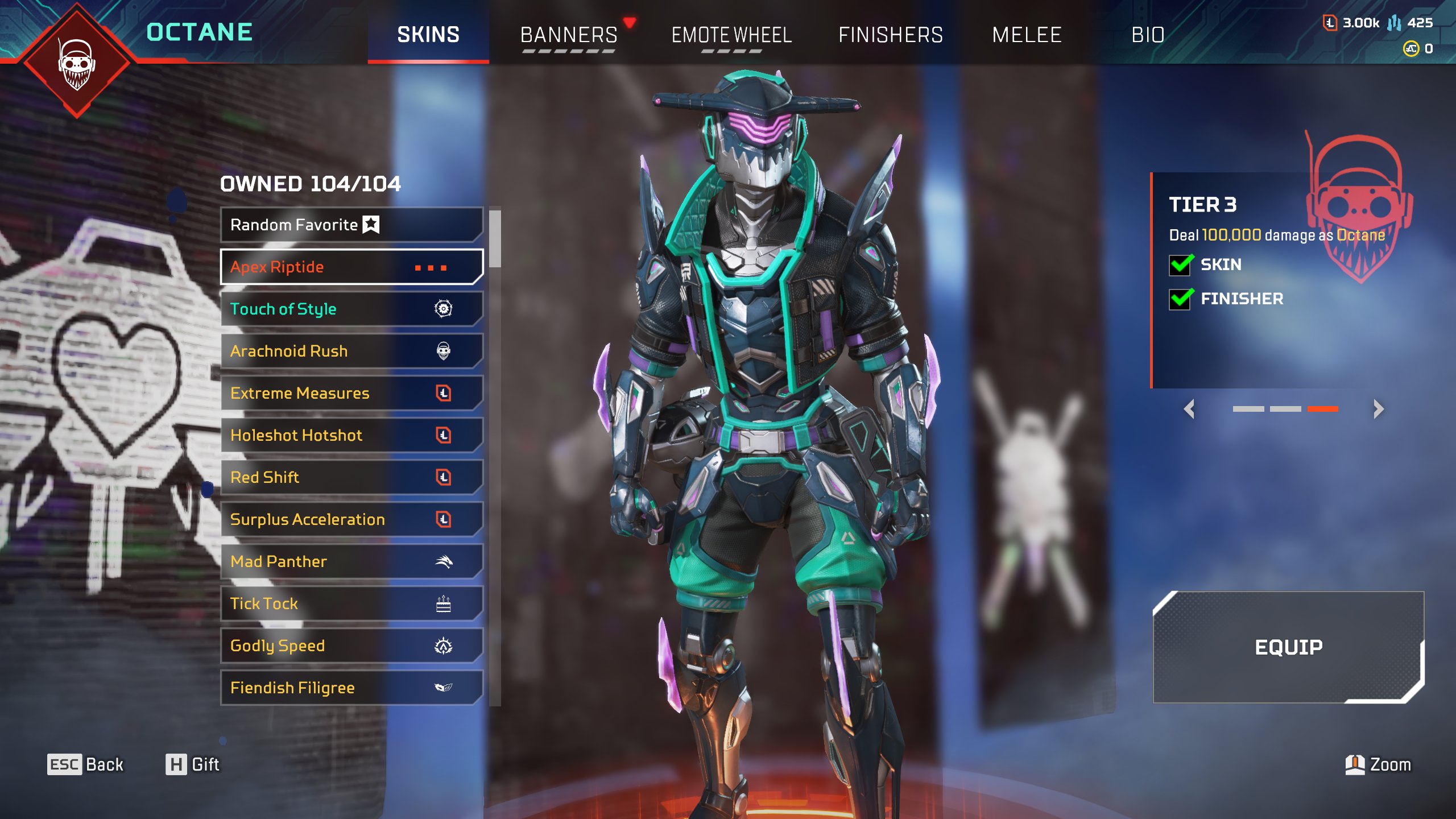Select the Apex Riptide skin
The width and height of the screenshot is (1456, 819).
click(351, 267)
